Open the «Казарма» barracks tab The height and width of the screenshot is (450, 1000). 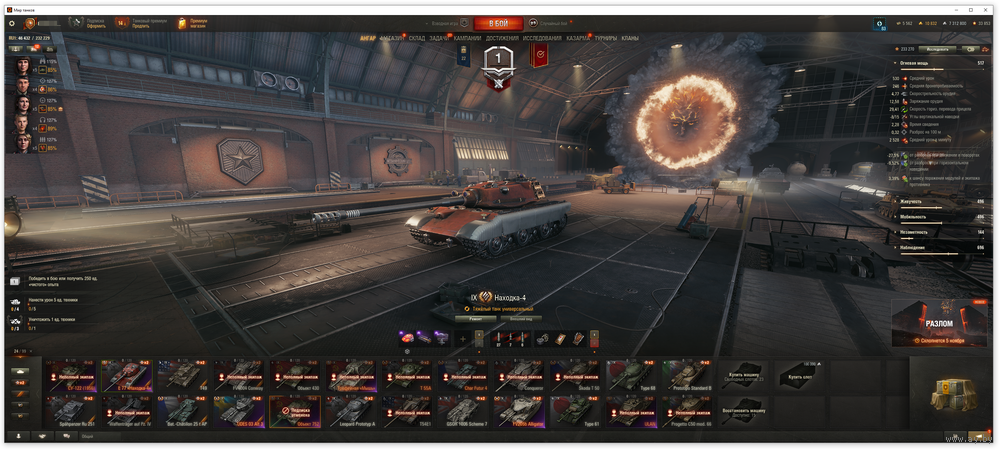[578, 38]
